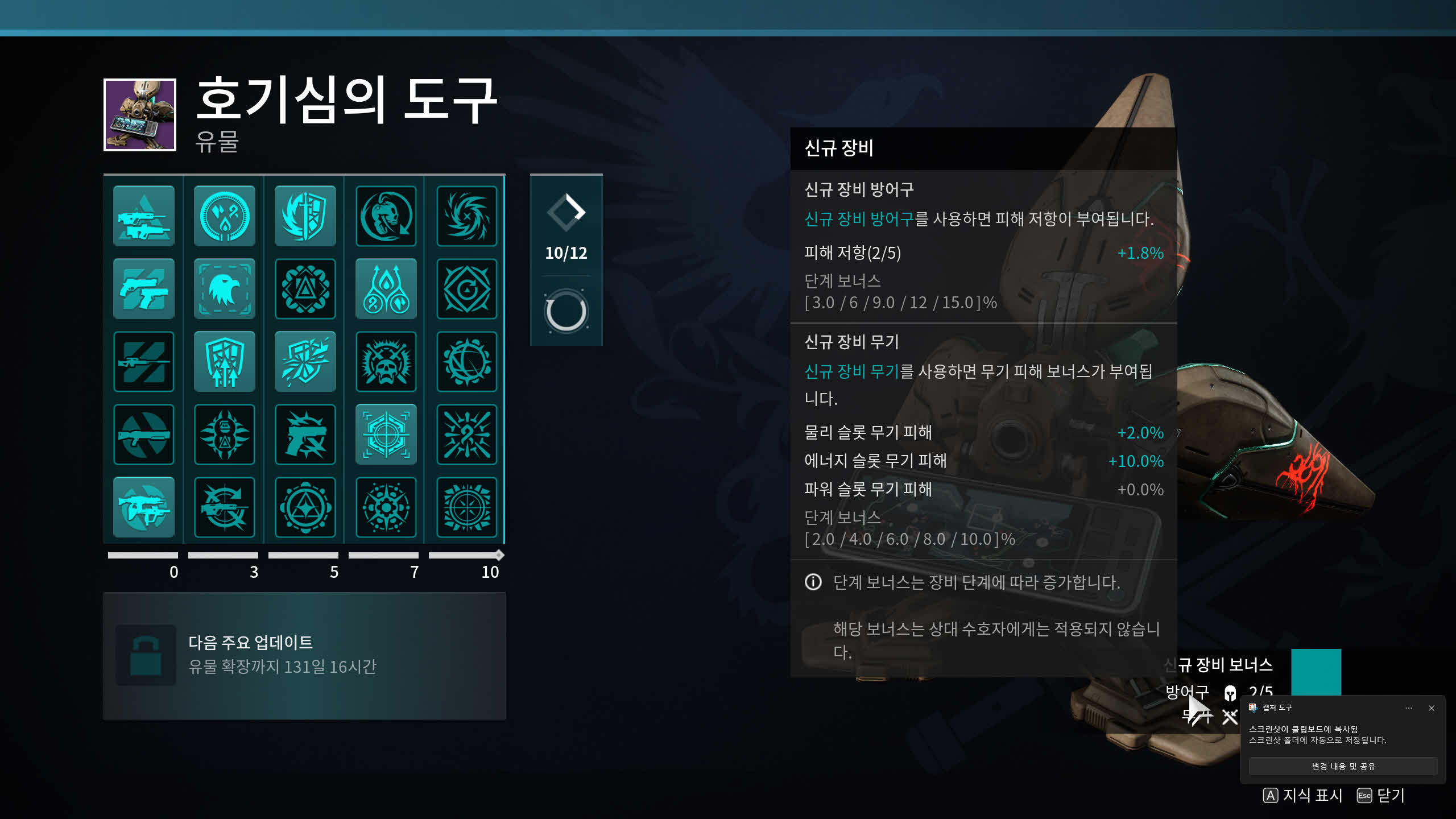Select the shield with upward arrows perk
The width and height of the screenshot is (1456, 819).
pos(225,362)
